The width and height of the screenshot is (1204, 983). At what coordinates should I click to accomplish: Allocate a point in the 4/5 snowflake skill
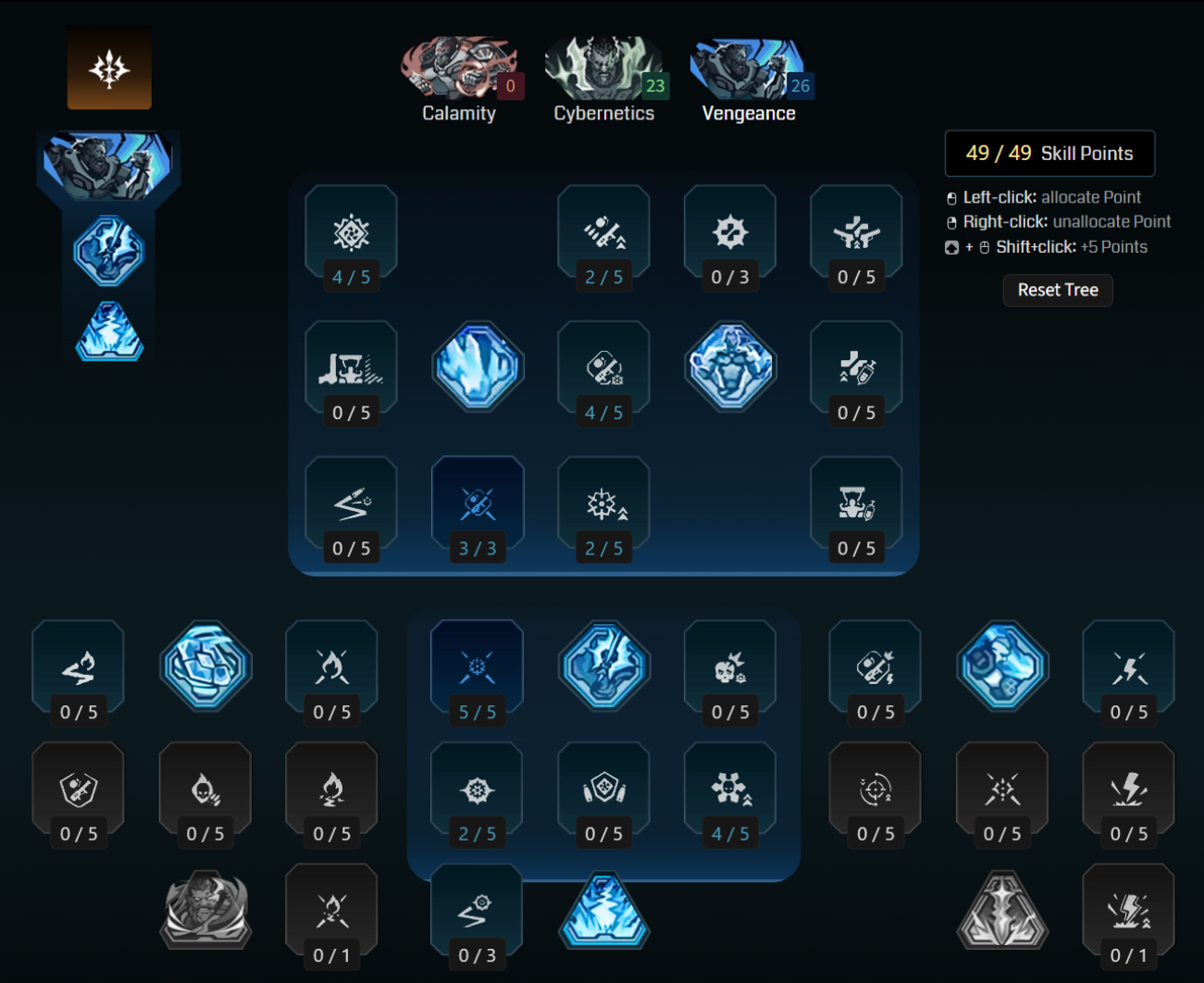point(352,231)
